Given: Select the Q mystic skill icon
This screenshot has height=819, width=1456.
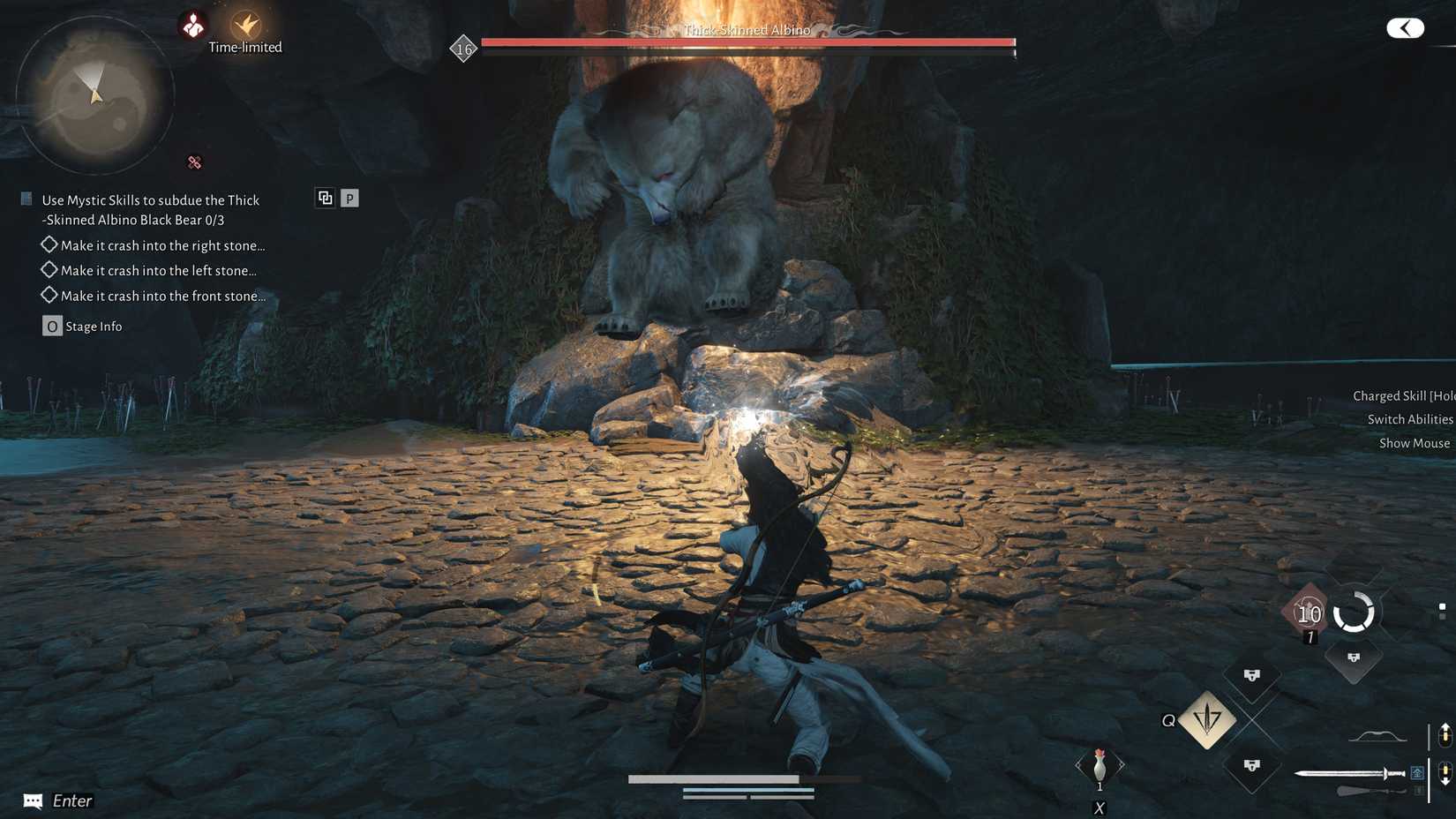Looking at the screenshot, I should coord(1205,720).
